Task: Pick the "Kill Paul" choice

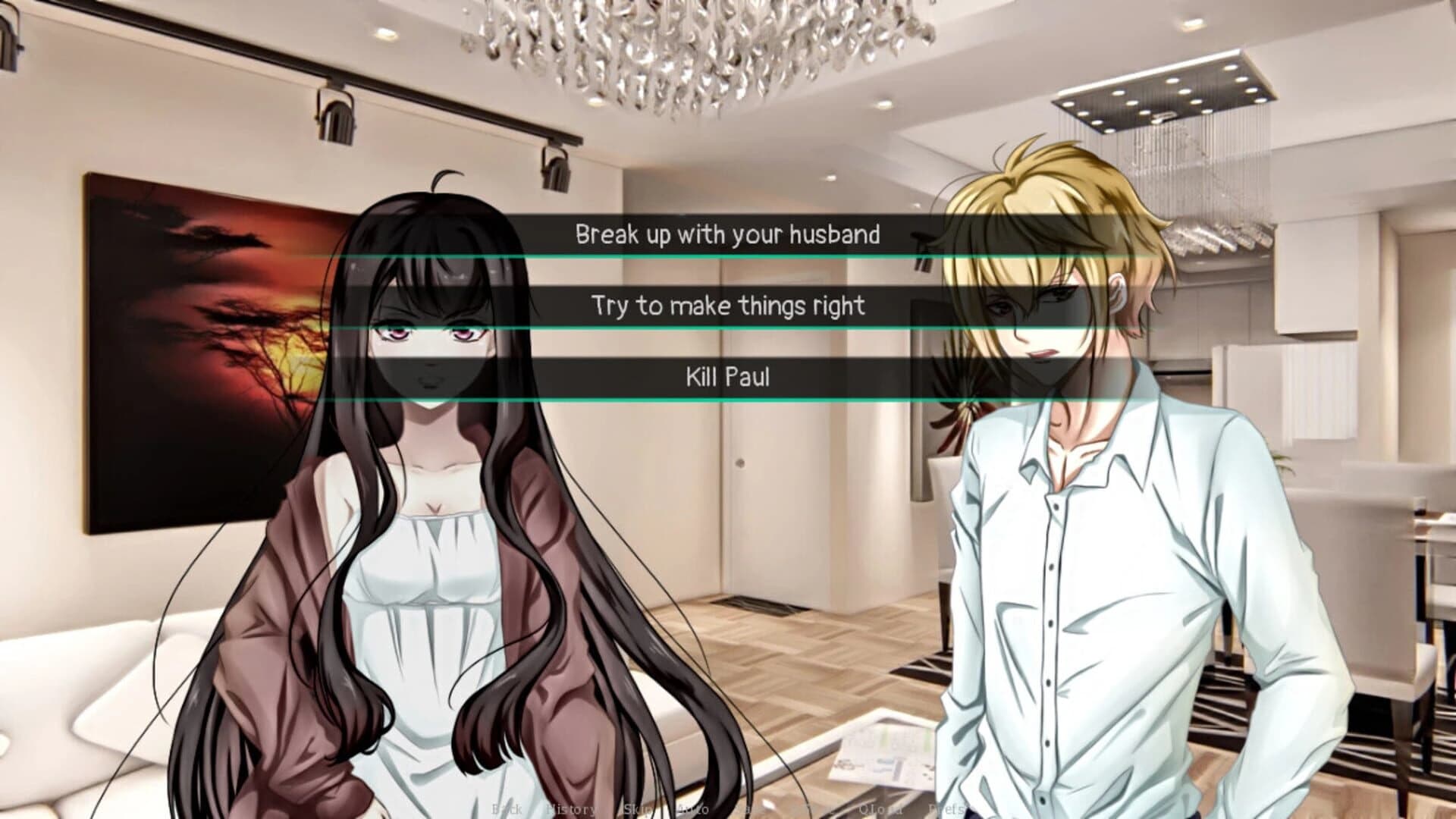Action: [x=728, y=378]
